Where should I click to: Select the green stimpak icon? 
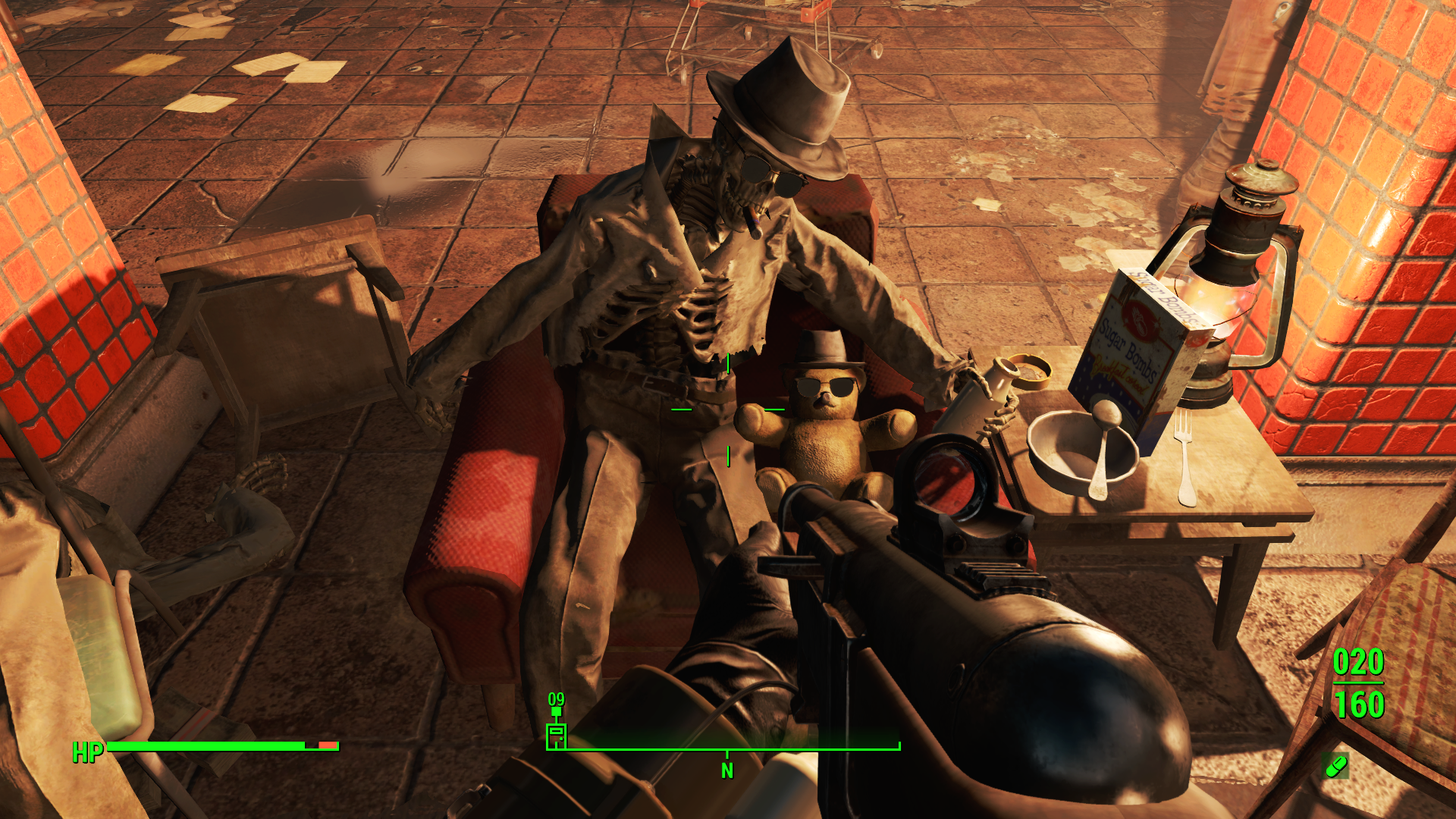coord(1335,766)
